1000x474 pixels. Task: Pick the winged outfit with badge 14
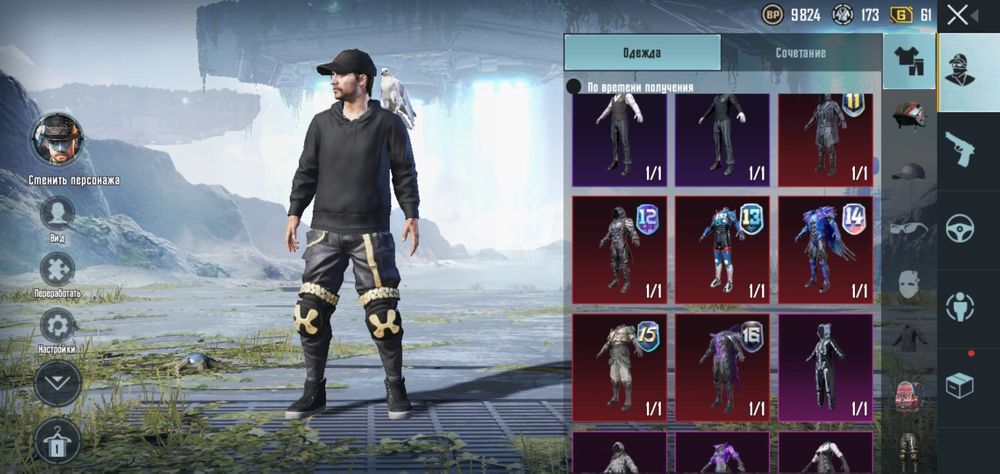click(825, 249)
